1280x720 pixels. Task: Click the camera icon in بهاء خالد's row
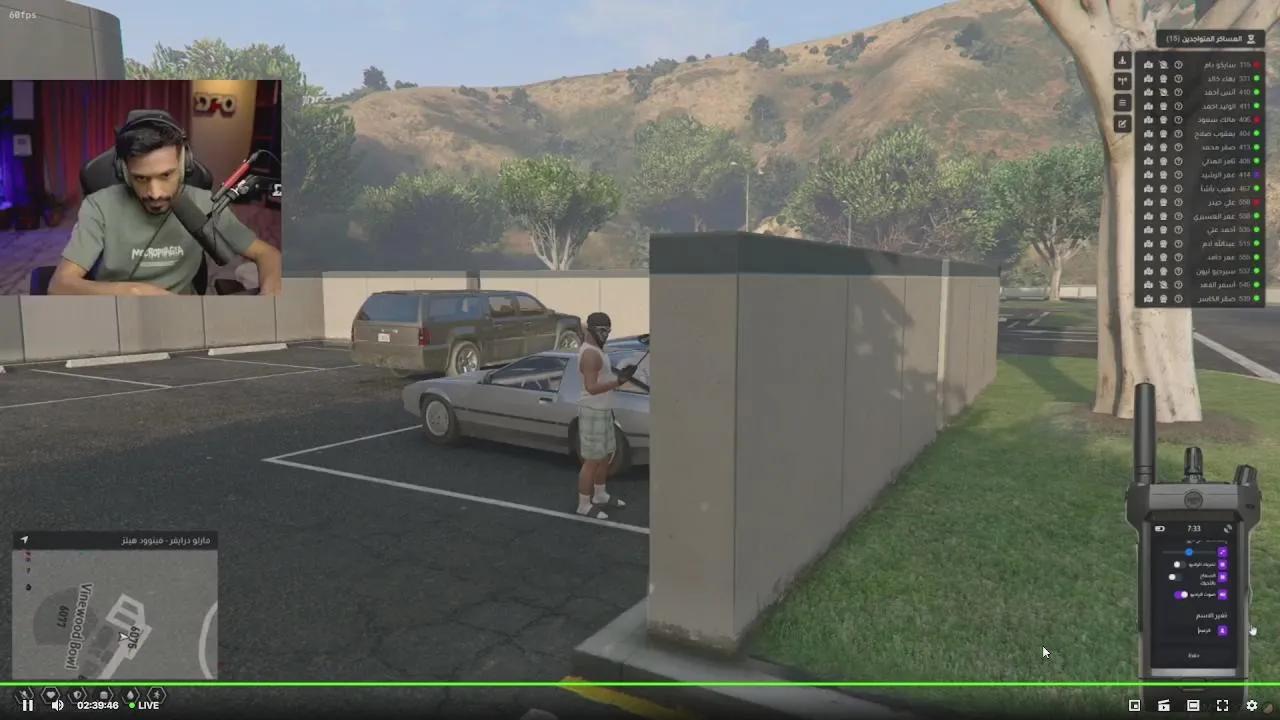1164,79
